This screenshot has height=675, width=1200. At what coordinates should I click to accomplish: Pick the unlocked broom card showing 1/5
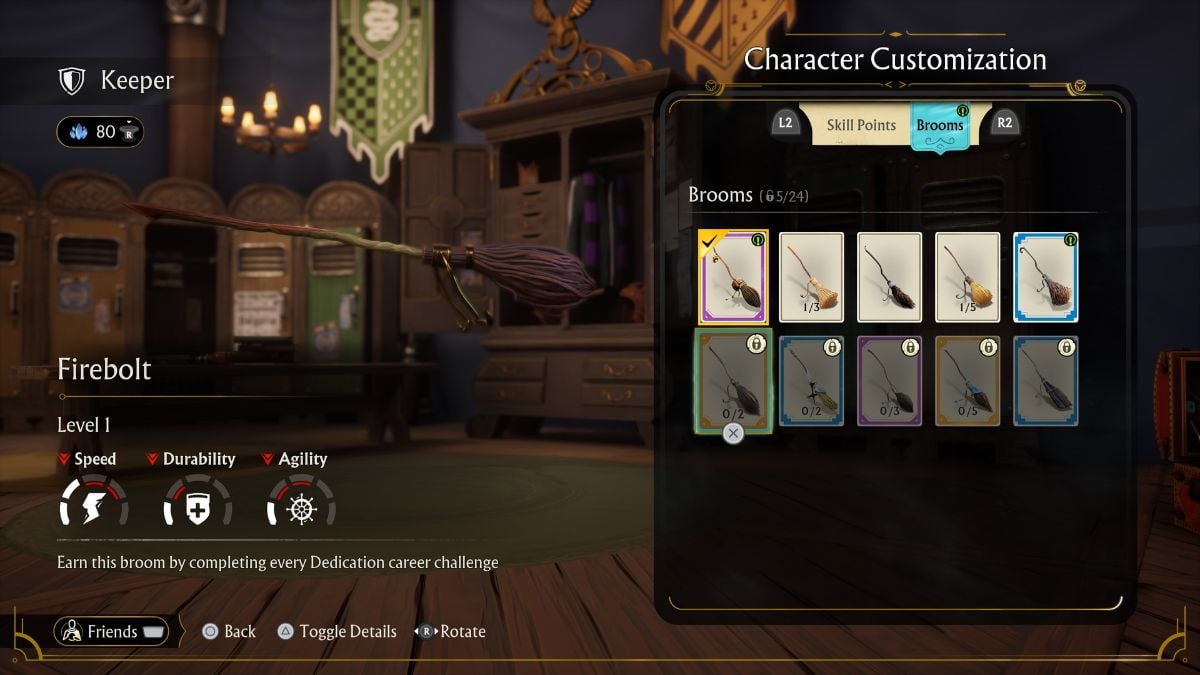coord(967,277)
